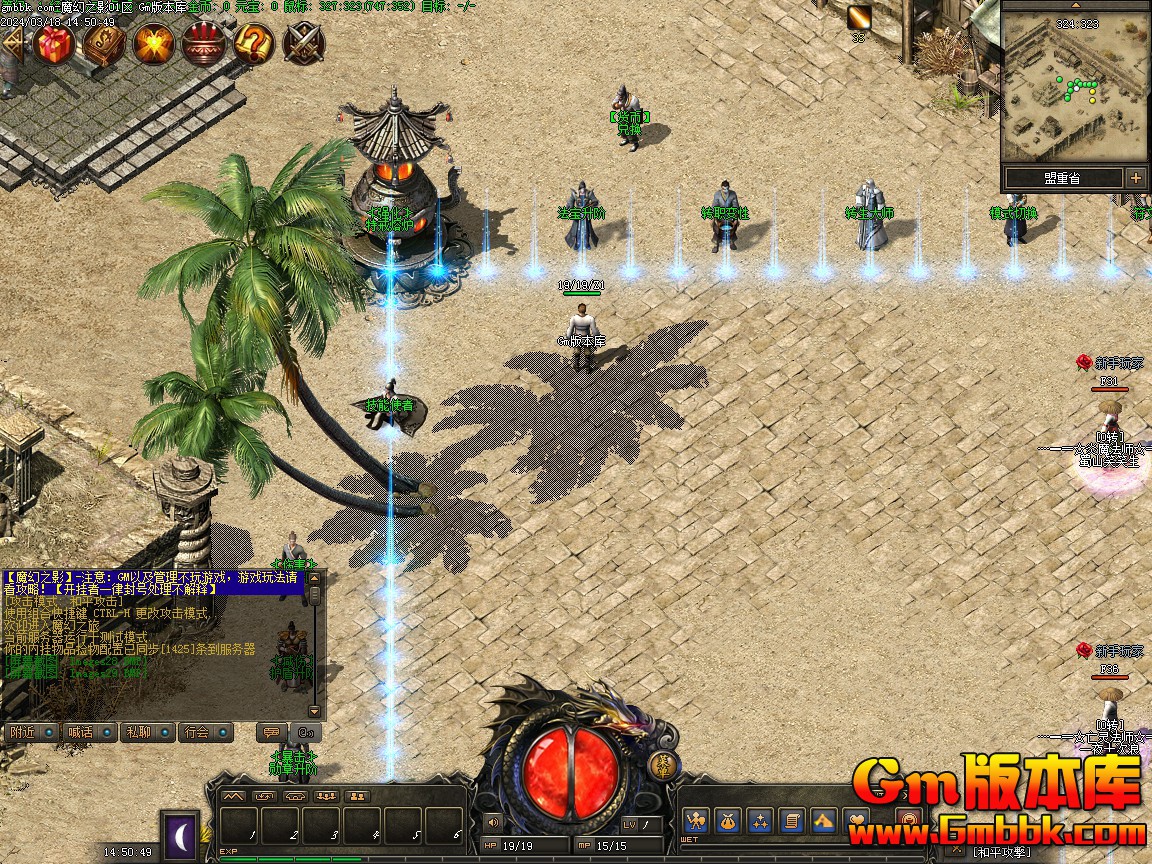Screen dimensions: 1152x864
Task: Click the dragon-engraved chest icon
Action: click(x=104, y=43)
